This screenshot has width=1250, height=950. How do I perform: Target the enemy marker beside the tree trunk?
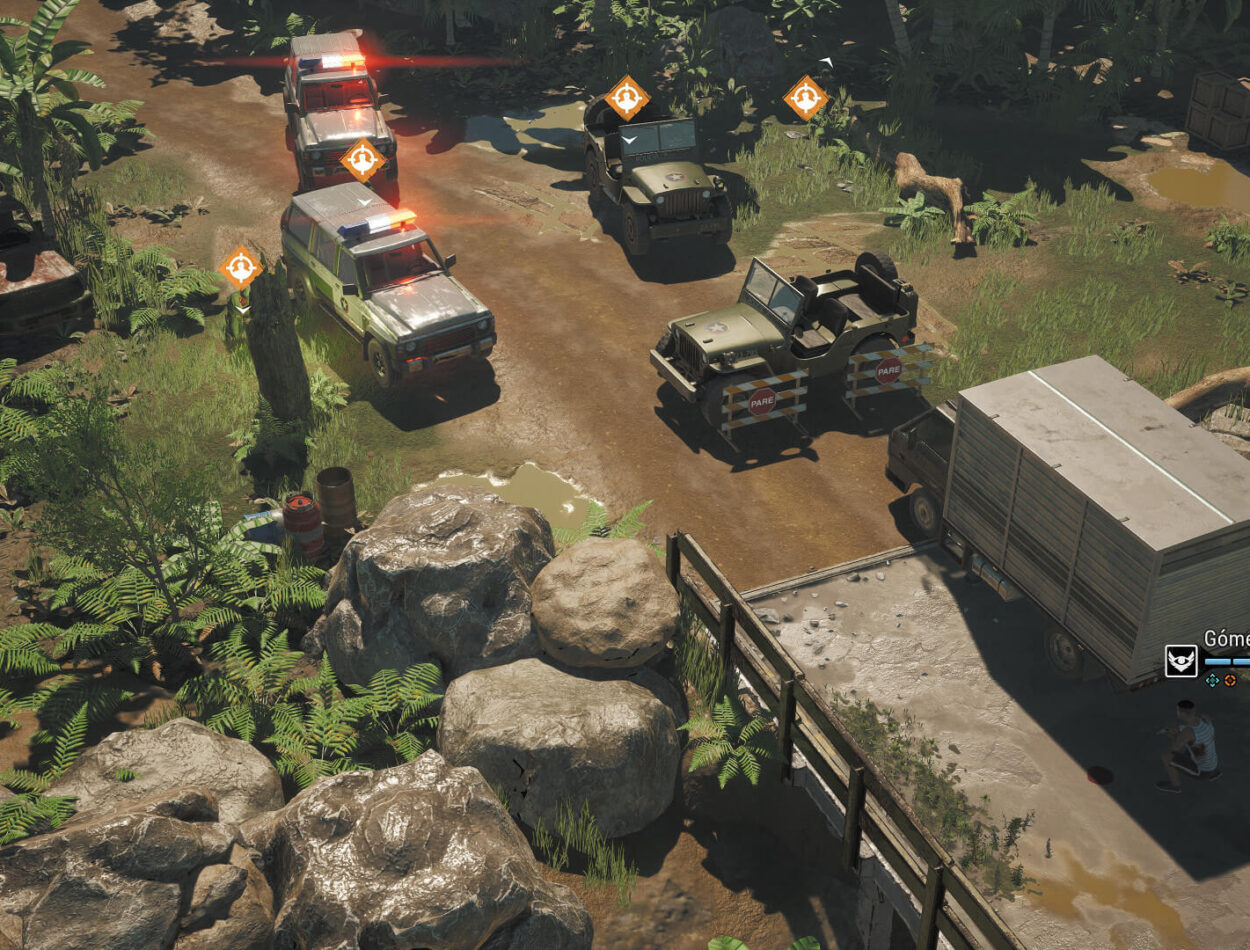coord(240,267)
